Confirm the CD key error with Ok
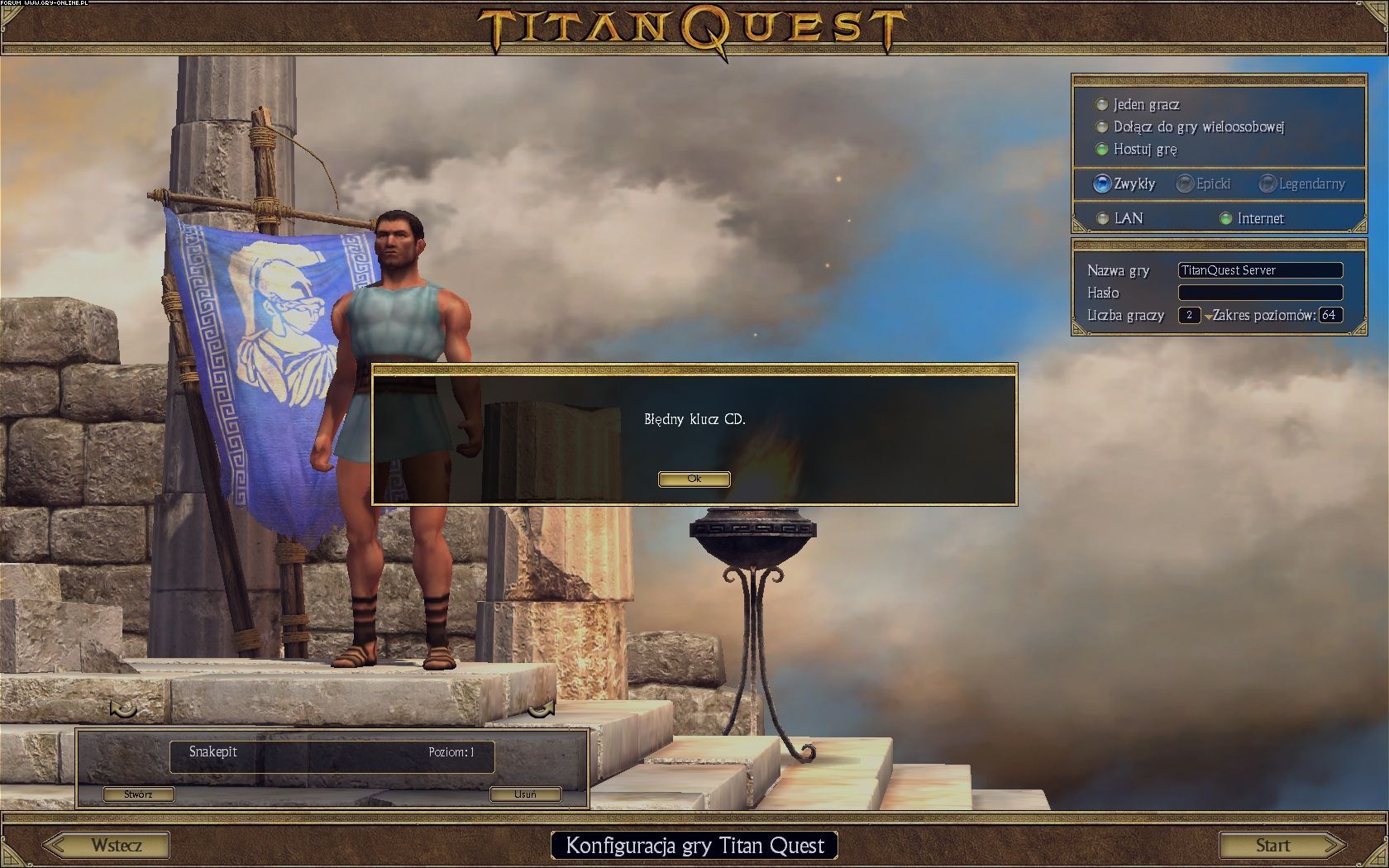 [694, 479]
